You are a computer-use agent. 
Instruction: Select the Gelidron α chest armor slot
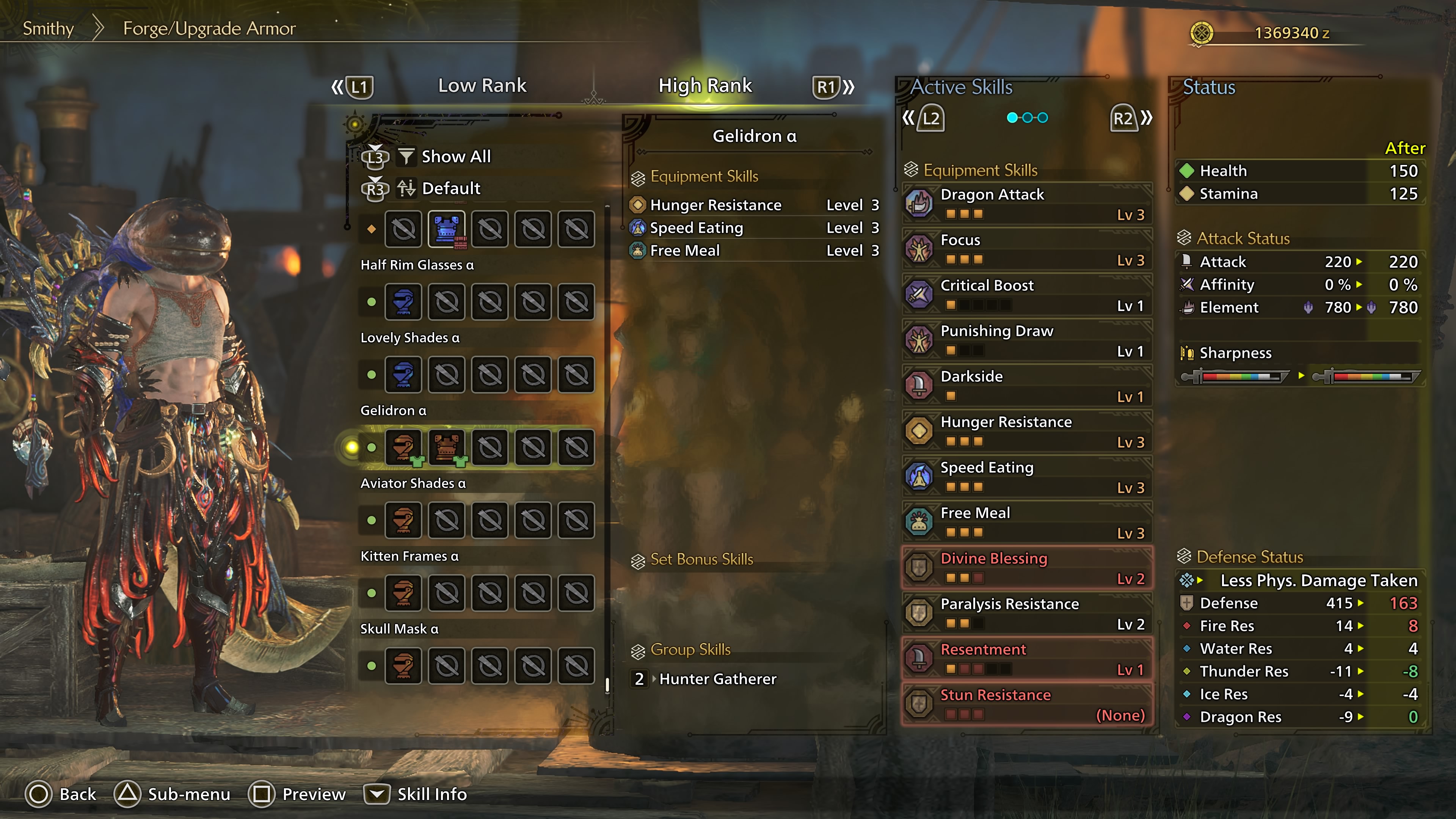[447, 447]
